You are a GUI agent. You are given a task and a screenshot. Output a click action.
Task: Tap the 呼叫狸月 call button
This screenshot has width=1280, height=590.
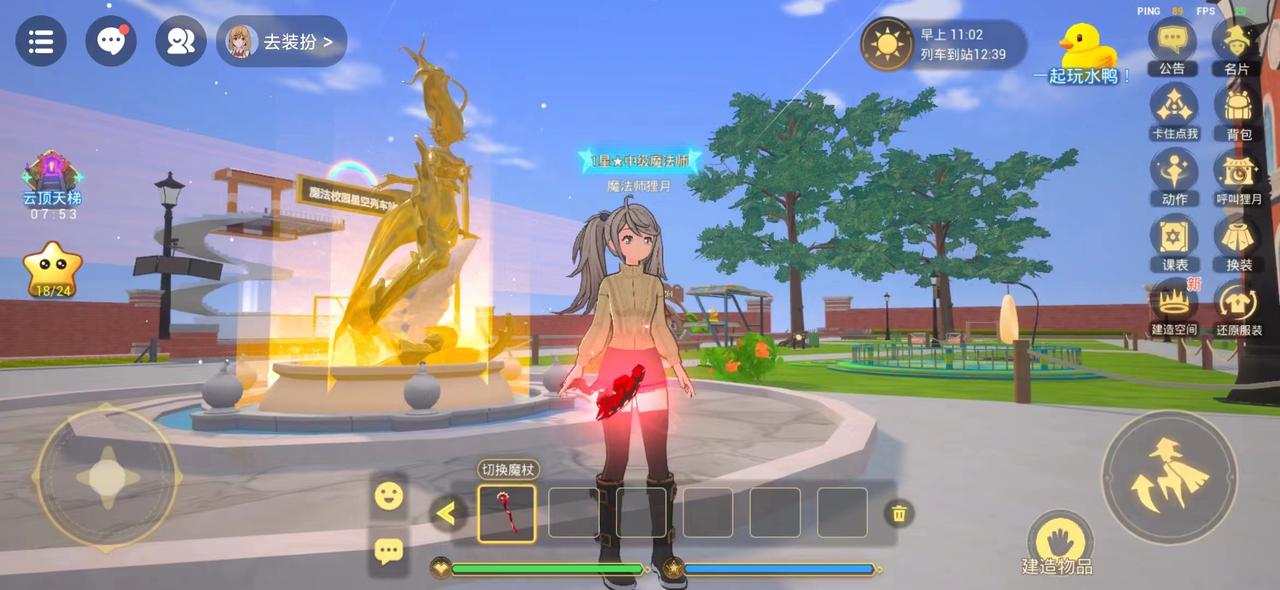tap(1238, 174)
